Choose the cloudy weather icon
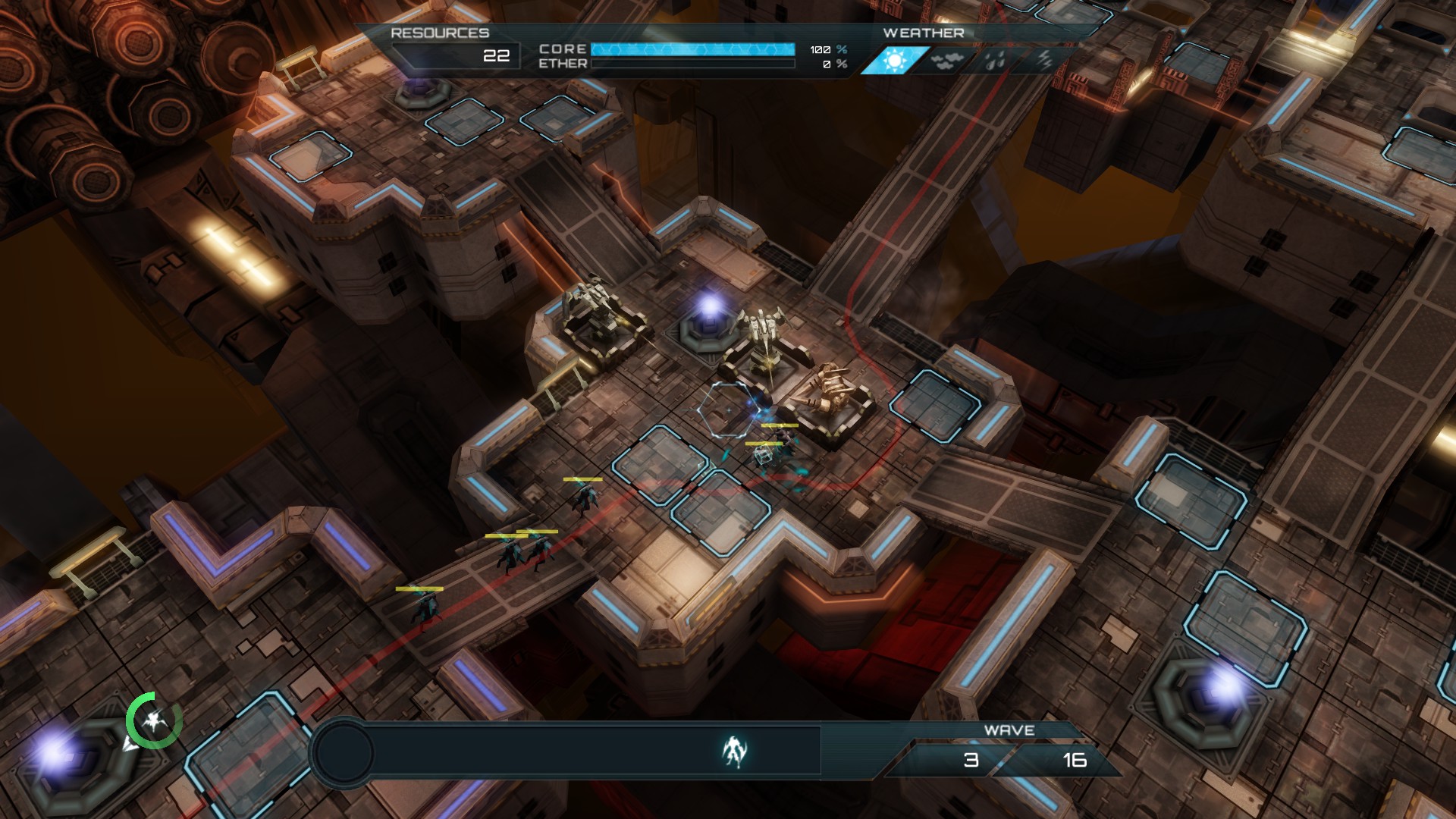The height and width of the screenshot is (819, 1456). (944, 61)
